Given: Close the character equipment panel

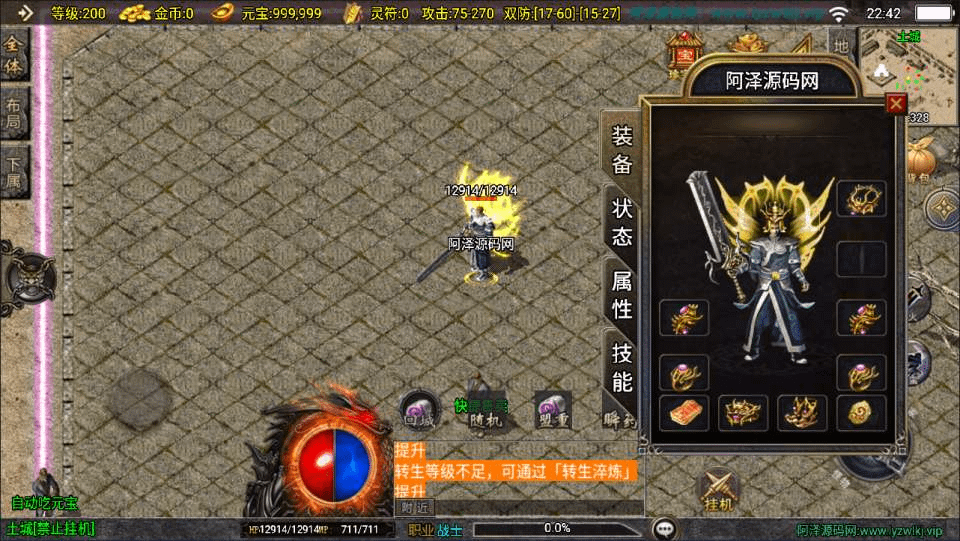Looking at the screenshot, I should click(x=896, y=103).
